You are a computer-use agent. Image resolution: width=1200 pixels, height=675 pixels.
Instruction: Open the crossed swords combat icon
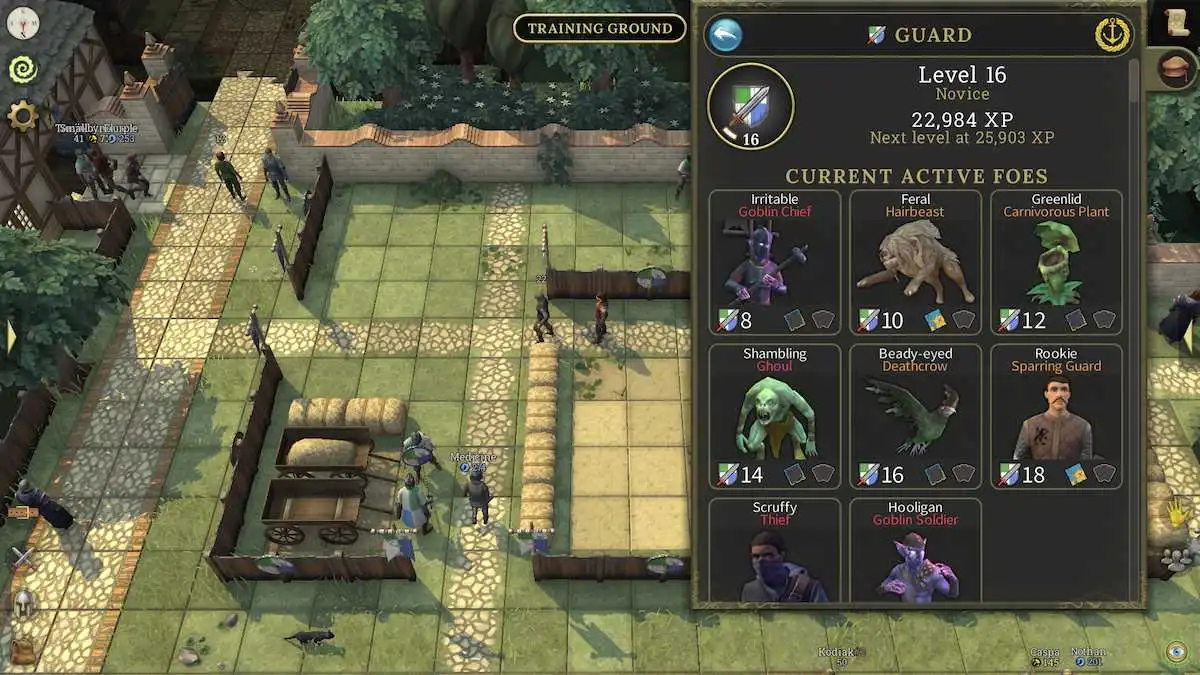click(22, 558)
